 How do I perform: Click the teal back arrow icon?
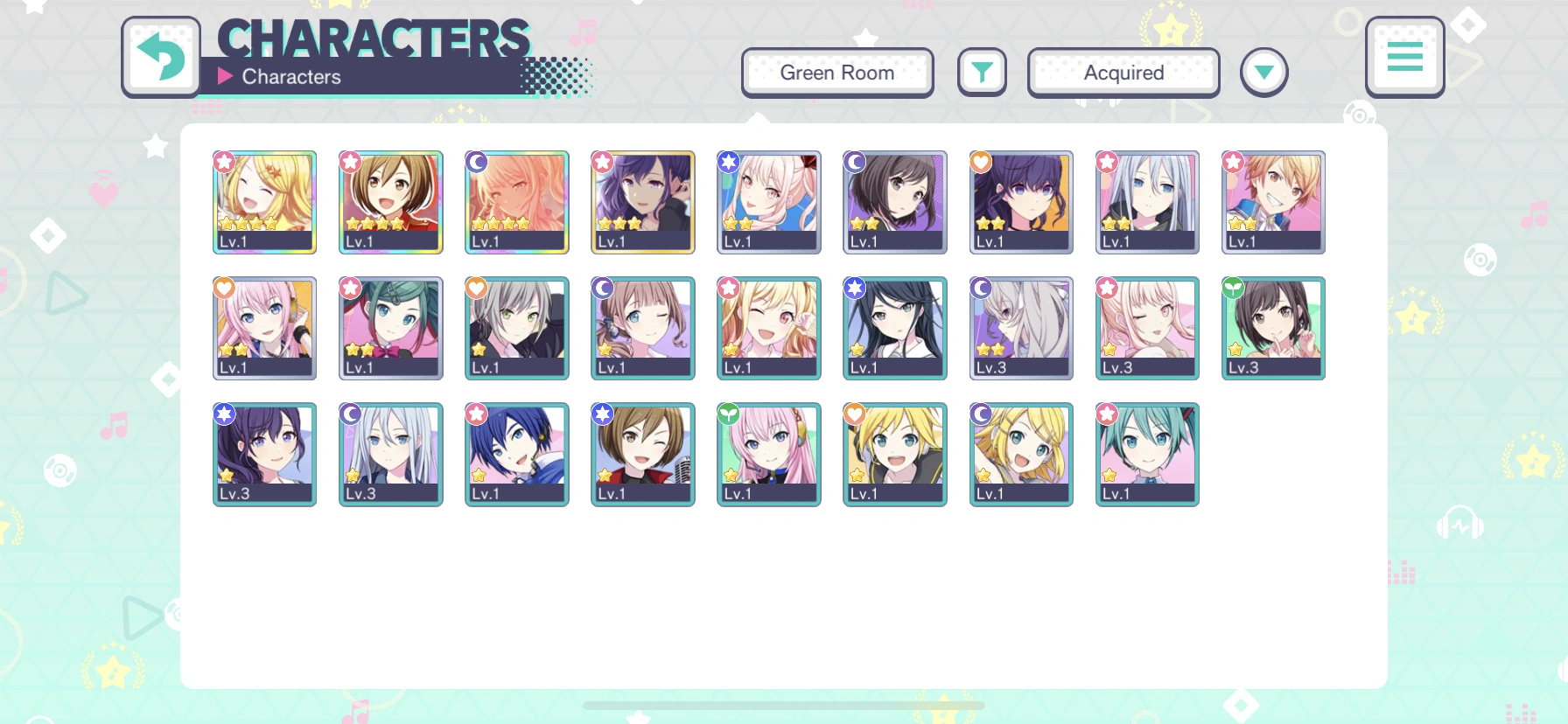[161, 58]
